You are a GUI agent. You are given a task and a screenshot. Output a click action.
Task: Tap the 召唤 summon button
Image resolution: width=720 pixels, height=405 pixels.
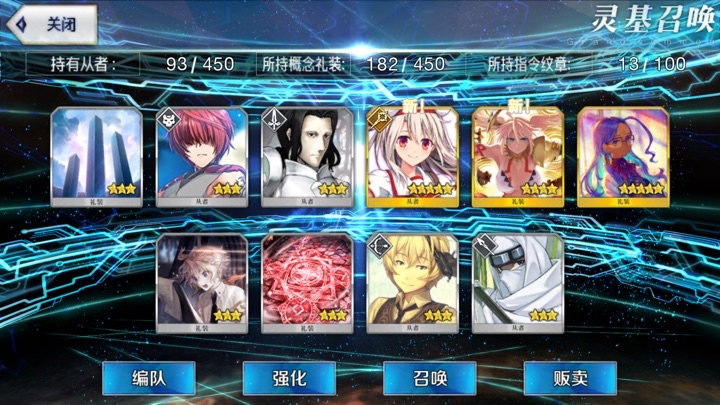(x=429, y=378)
